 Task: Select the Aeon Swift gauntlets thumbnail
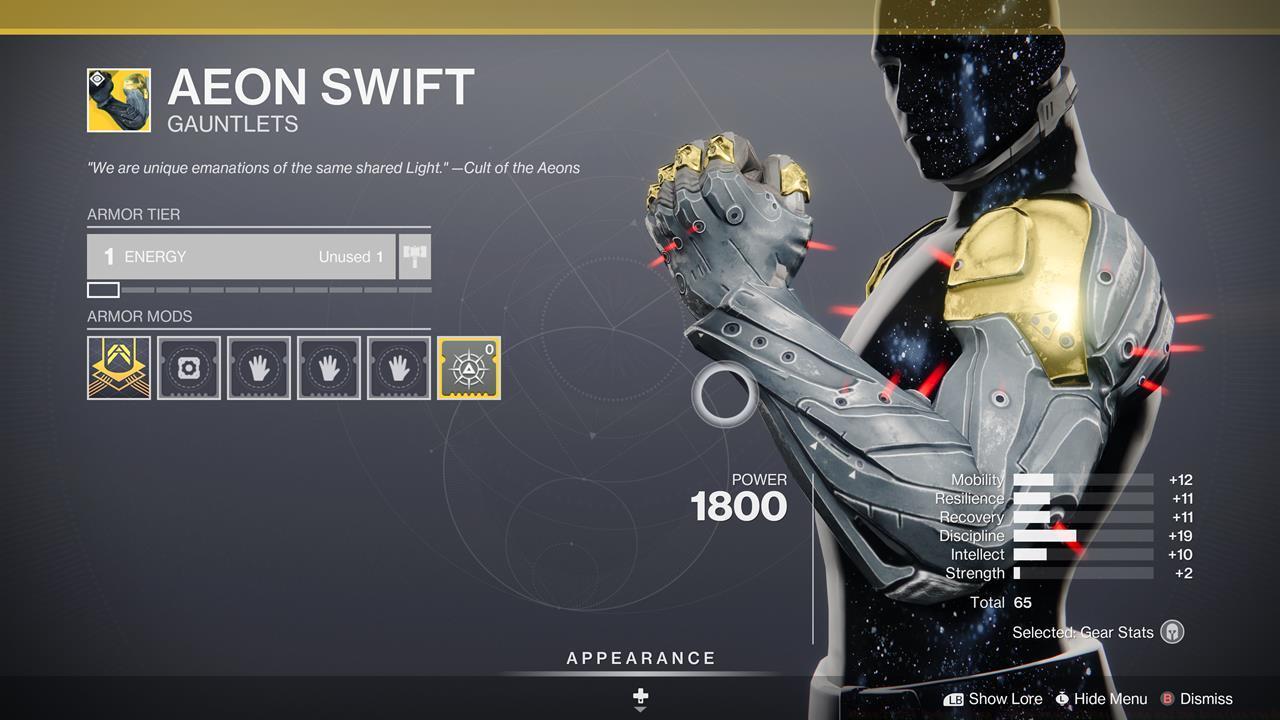[x=117, y=96]
